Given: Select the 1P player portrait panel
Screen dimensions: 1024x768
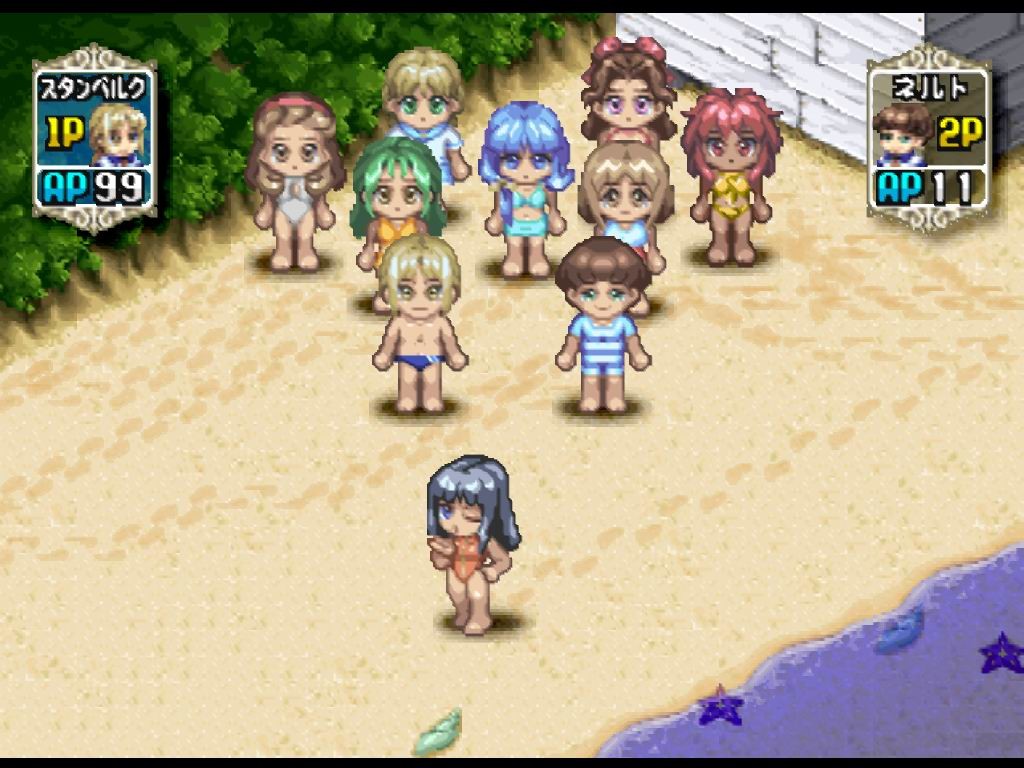Looking at the screenshot, I should [94, 138].
